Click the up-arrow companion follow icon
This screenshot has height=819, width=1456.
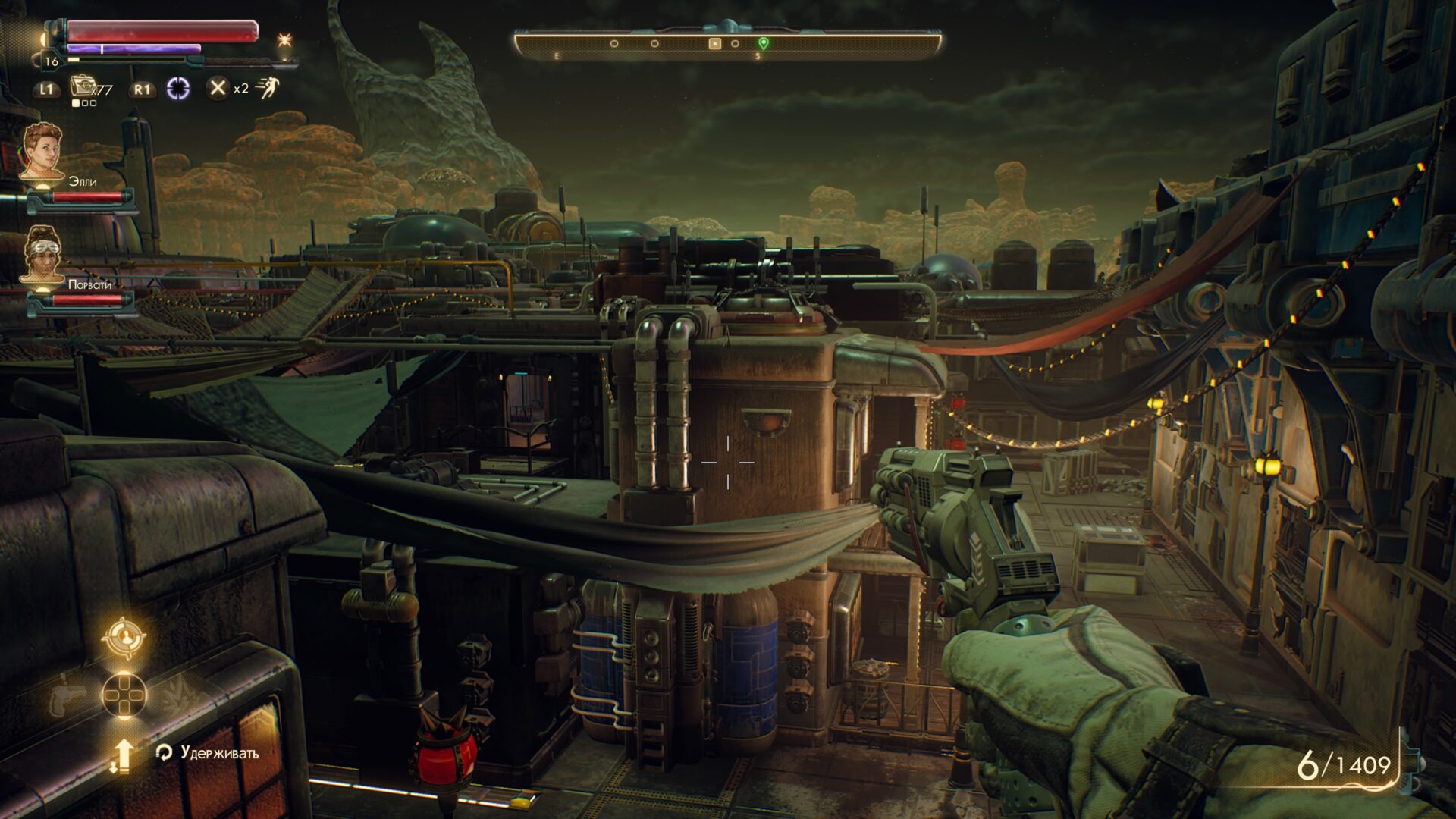123,755
